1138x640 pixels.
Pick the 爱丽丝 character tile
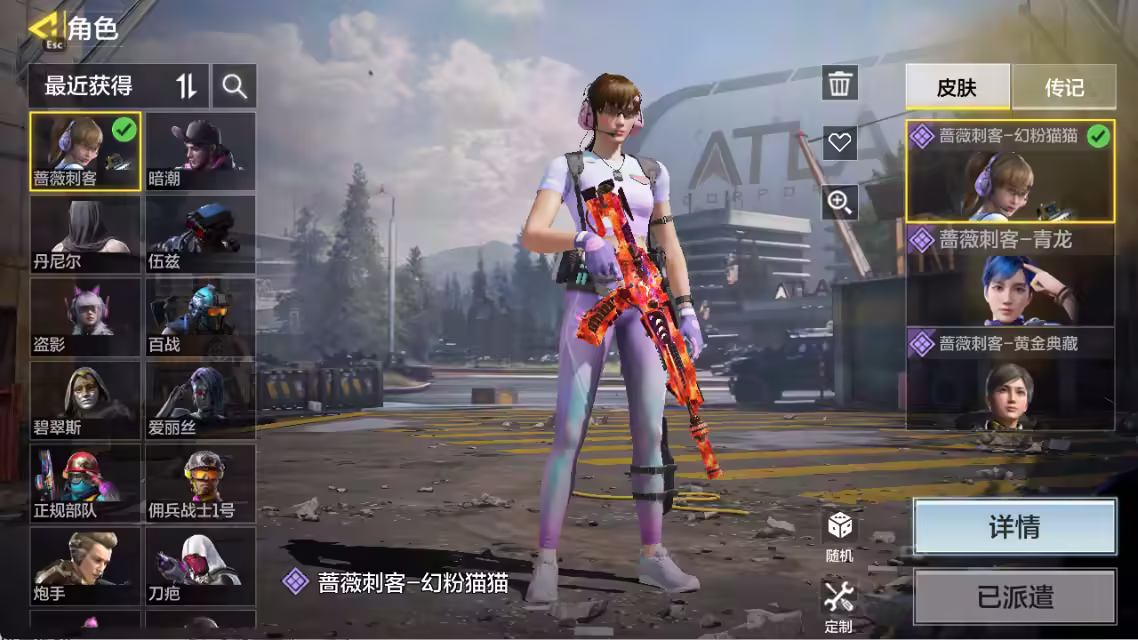(x=200, y=401)
